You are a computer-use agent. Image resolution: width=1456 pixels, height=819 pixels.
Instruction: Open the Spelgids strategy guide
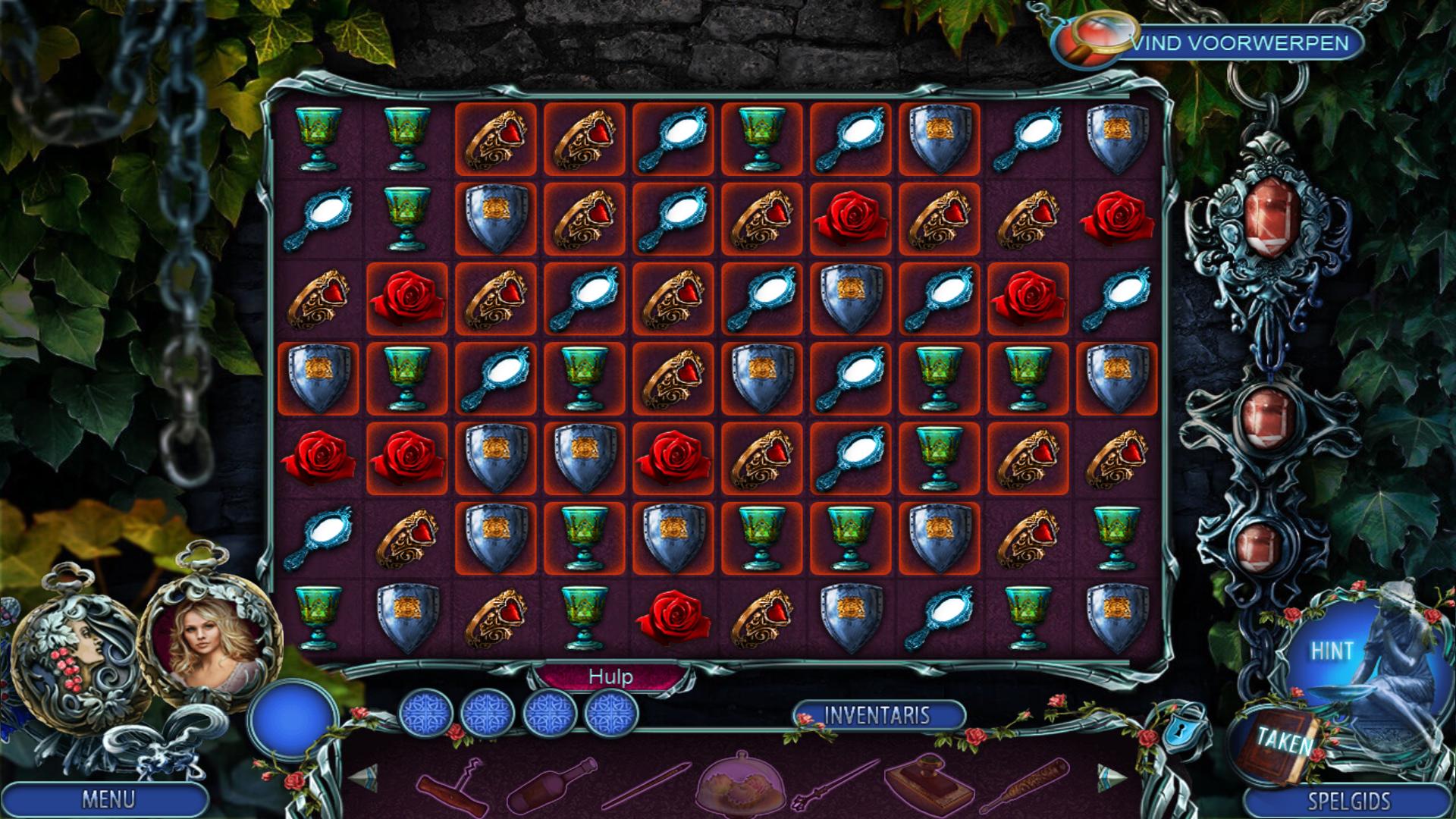[1348, 801]
